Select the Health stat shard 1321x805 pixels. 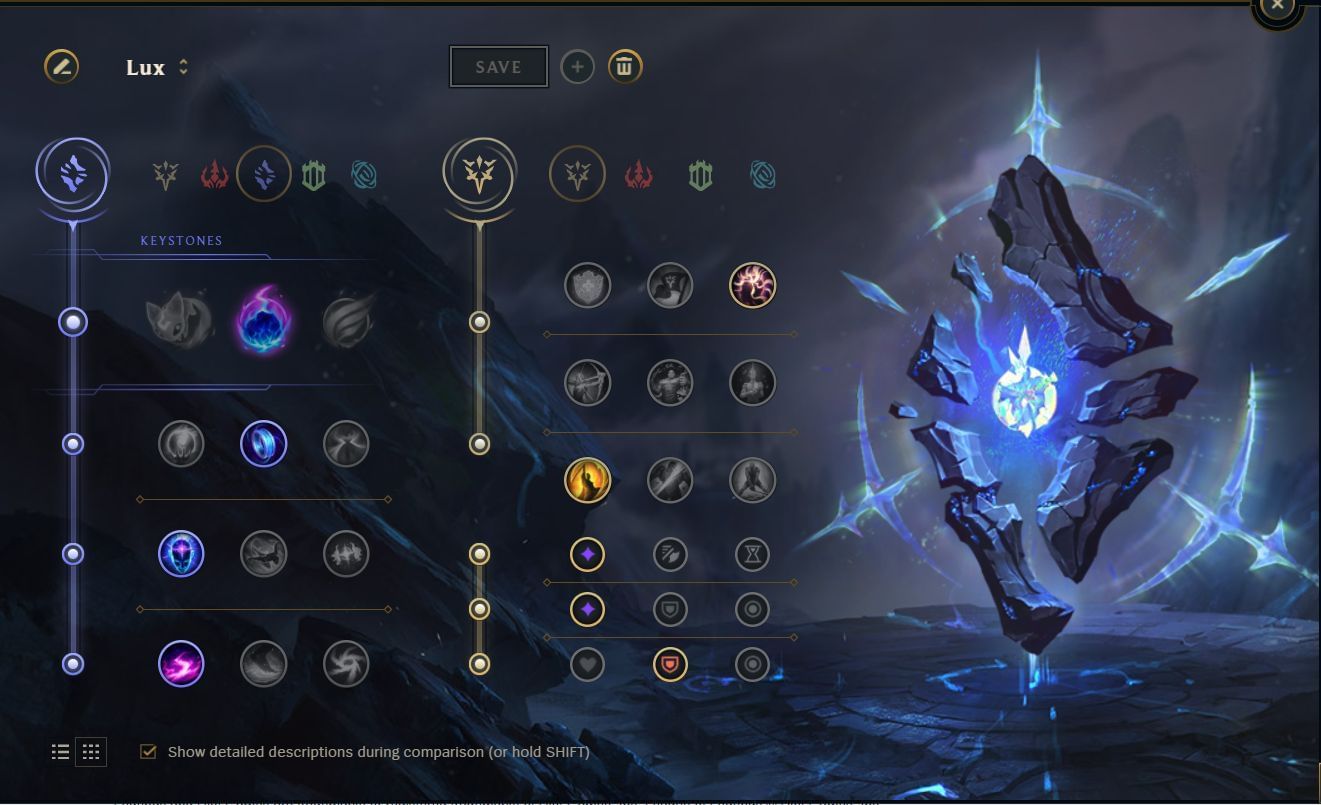pos(589,663)
